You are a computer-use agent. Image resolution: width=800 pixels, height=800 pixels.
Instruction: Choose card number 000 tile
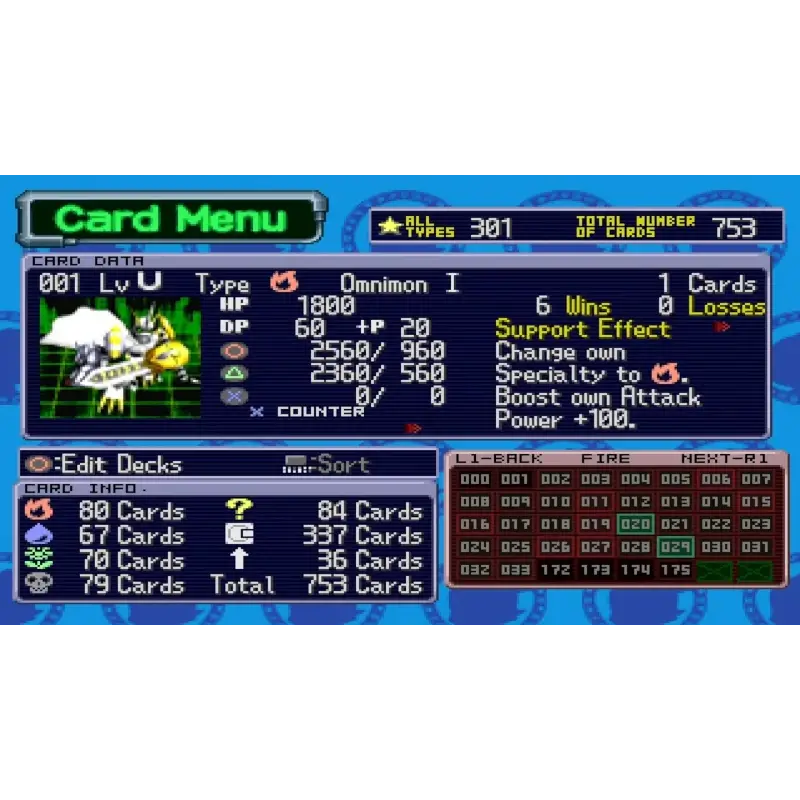tap(475, 480)
